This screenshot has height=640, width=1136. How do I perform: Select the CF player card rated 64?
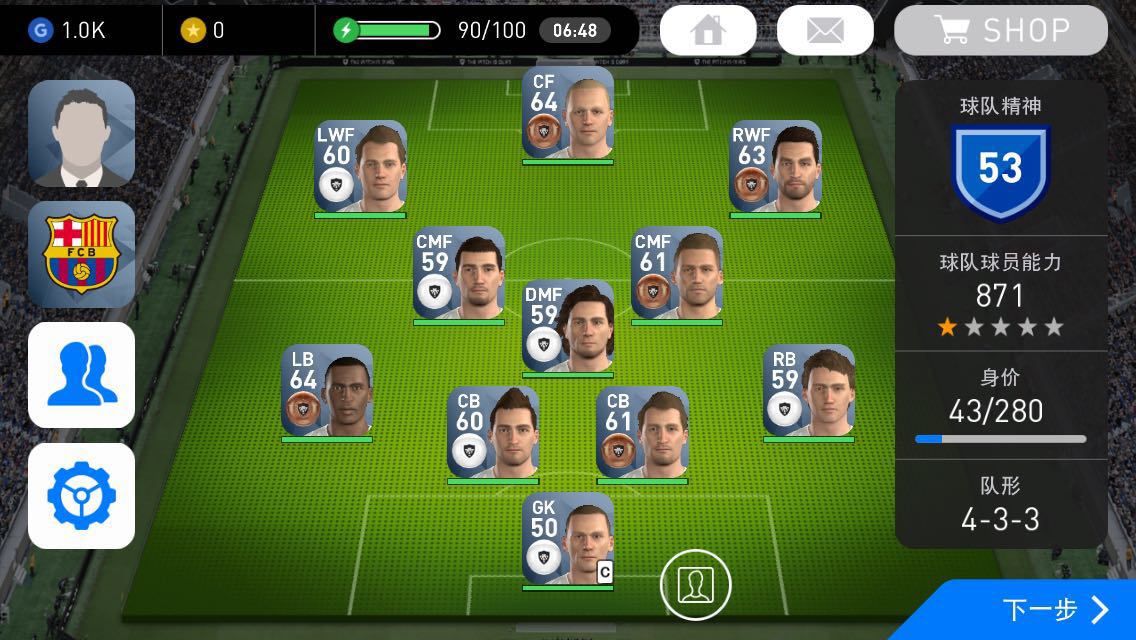point(567,113)
